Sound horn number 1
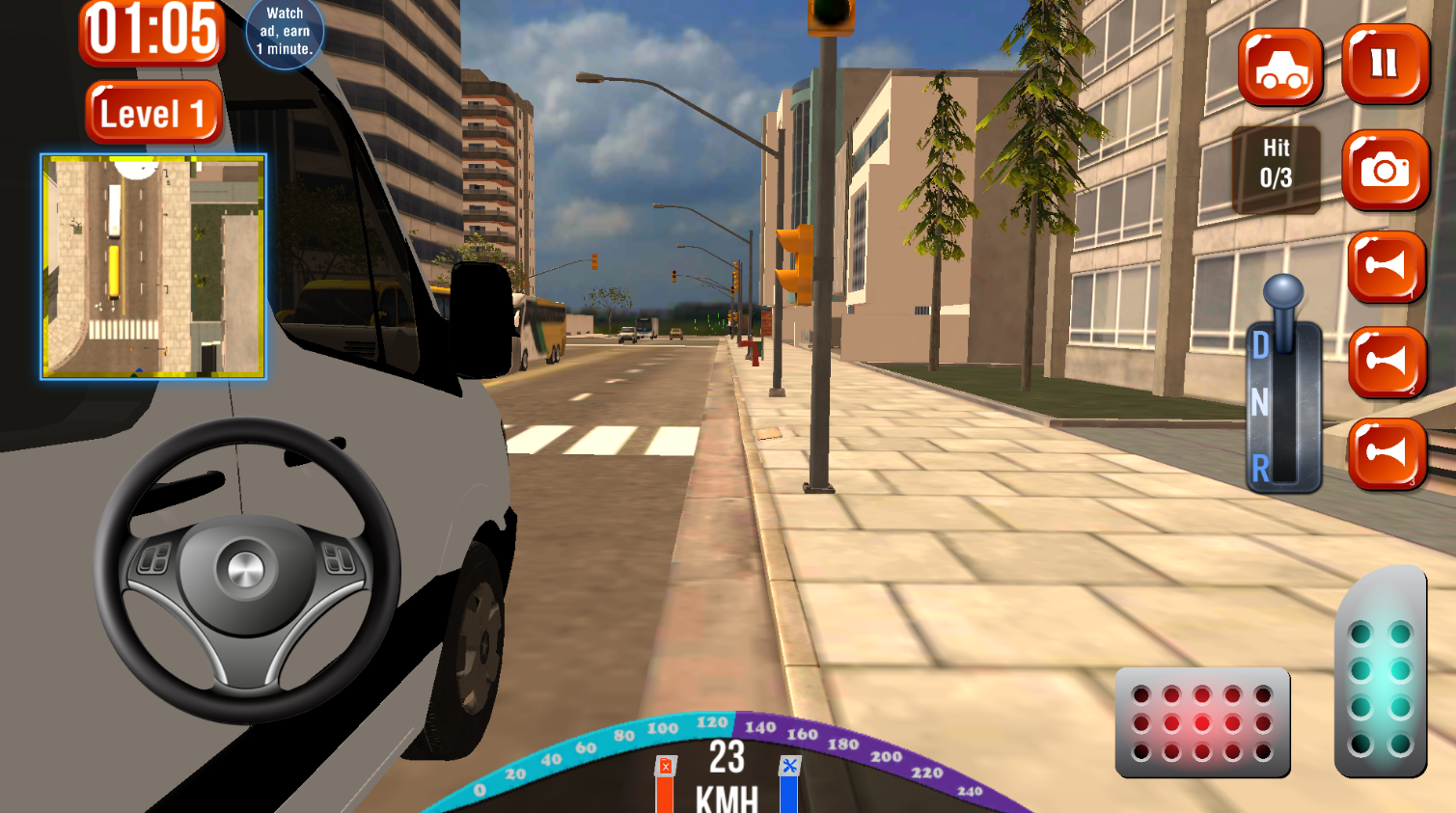This screenshot has width=1456, height=813. point(1387,268)
